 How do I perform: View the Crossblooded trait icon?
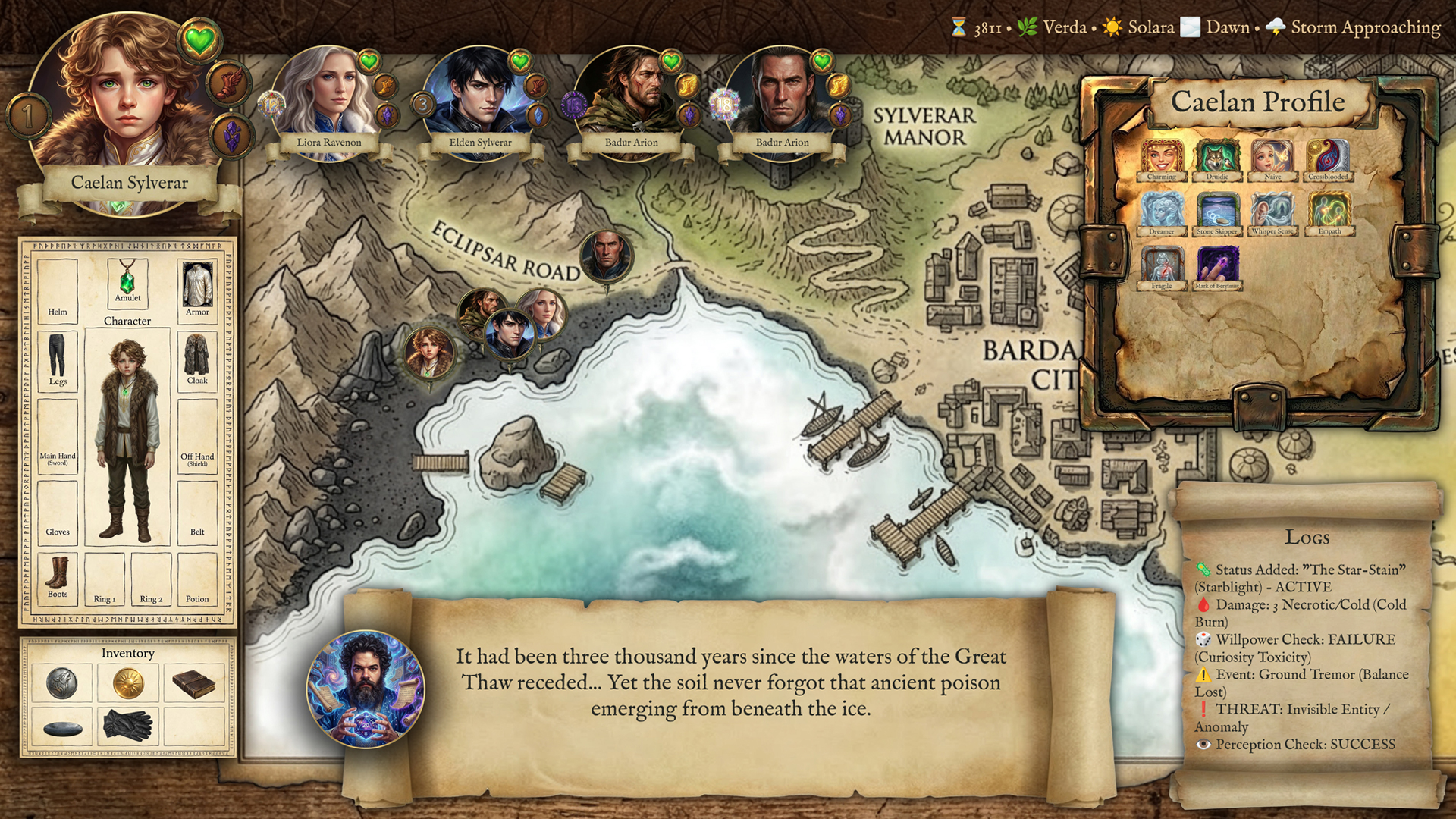pos(1329,158)
